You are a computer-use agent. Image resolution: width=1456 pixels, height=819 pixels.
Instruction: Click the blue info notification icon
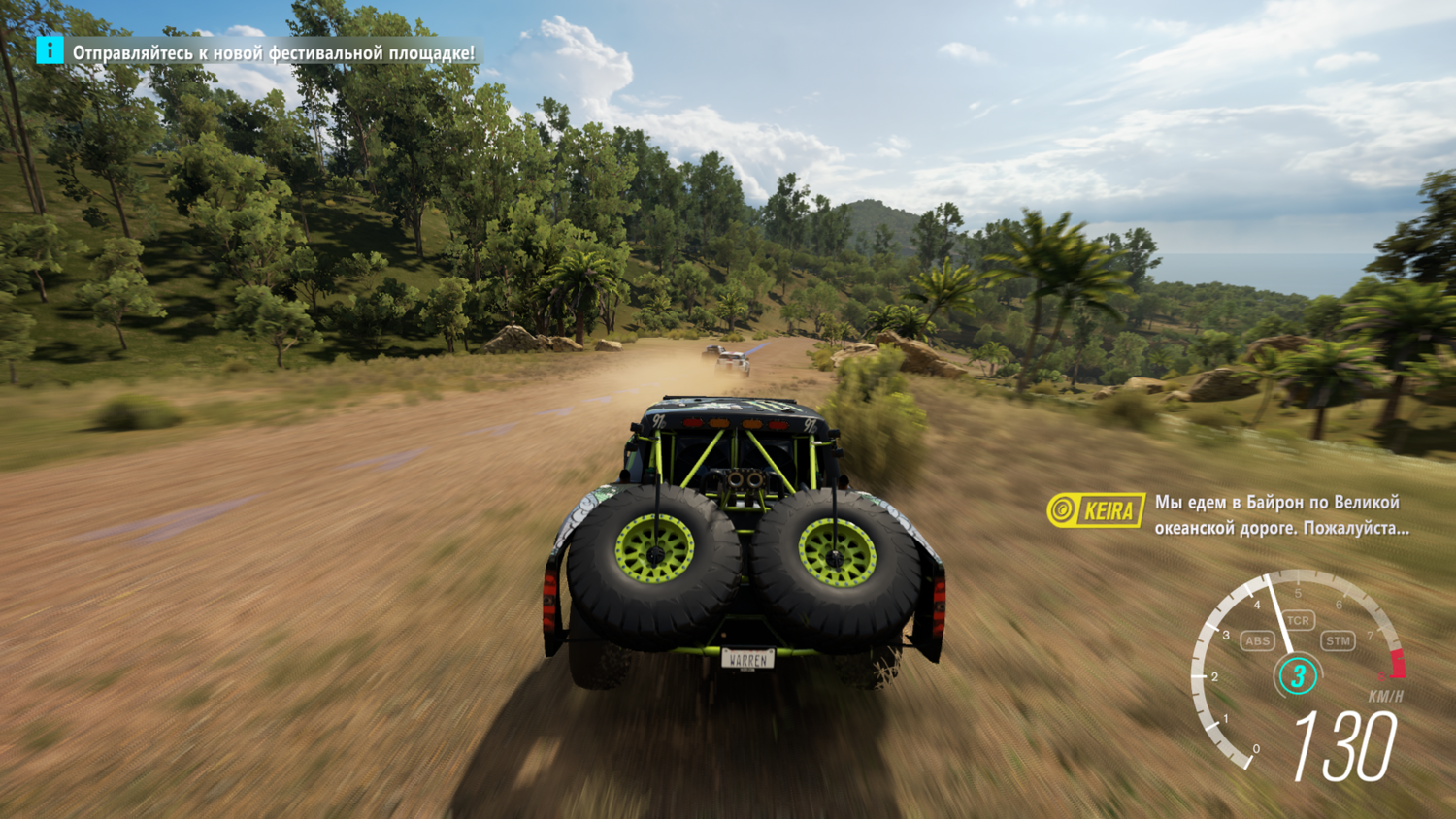pyautogui.click(x=50, y=50)
